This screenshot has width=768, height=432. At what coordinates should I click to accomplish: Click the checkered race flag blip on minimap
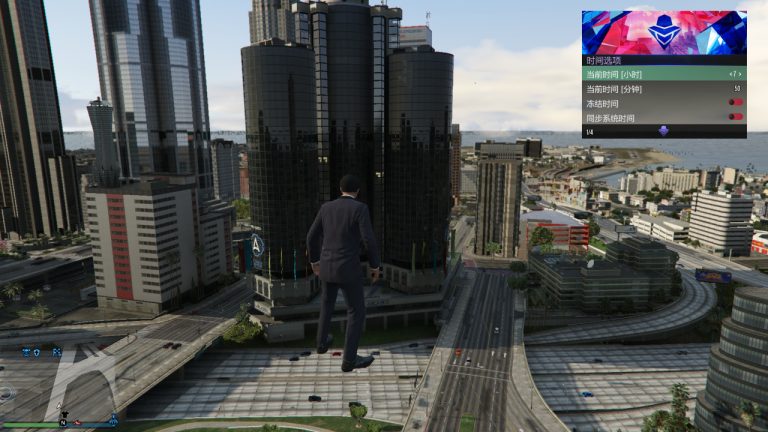pos(57,352)
